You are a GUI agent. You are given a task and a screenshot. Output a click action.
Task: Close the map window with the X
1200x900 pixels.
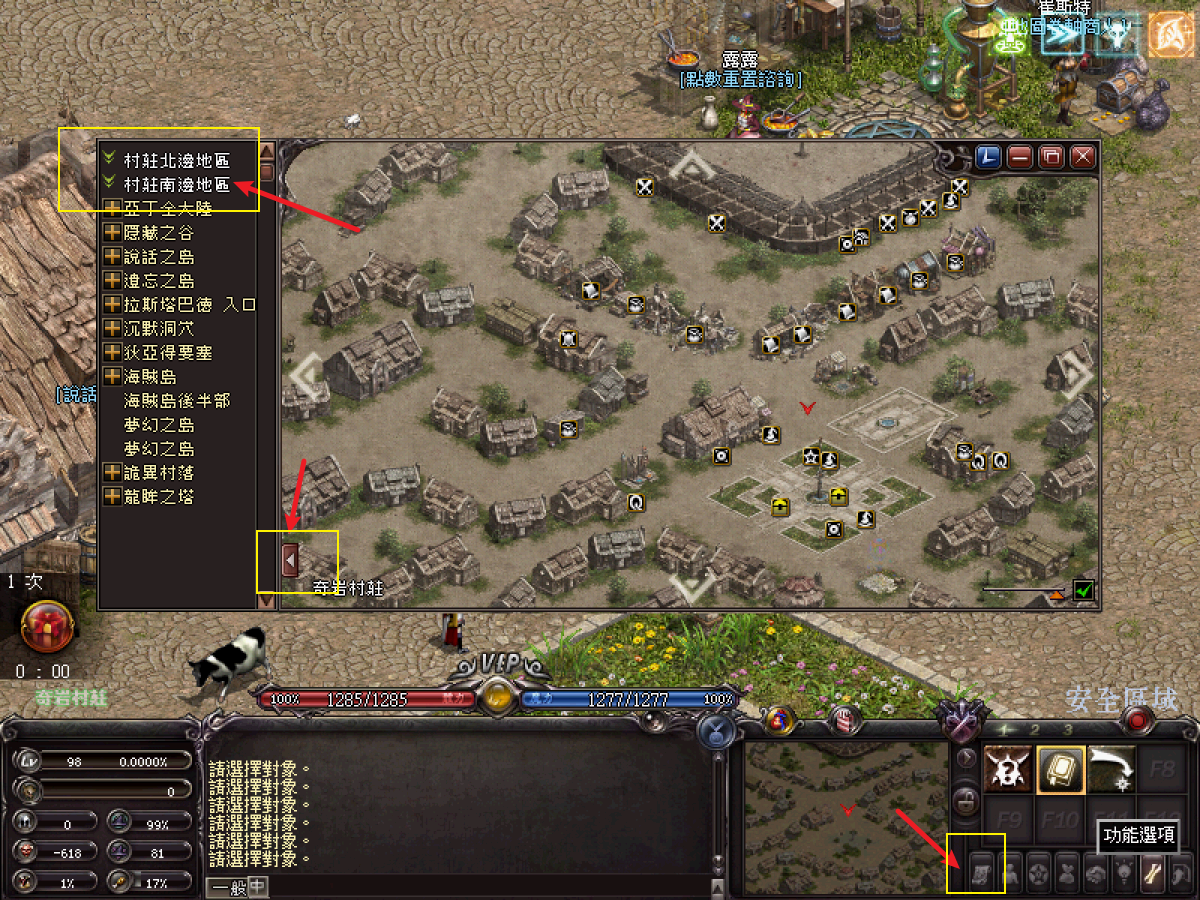1082,157
